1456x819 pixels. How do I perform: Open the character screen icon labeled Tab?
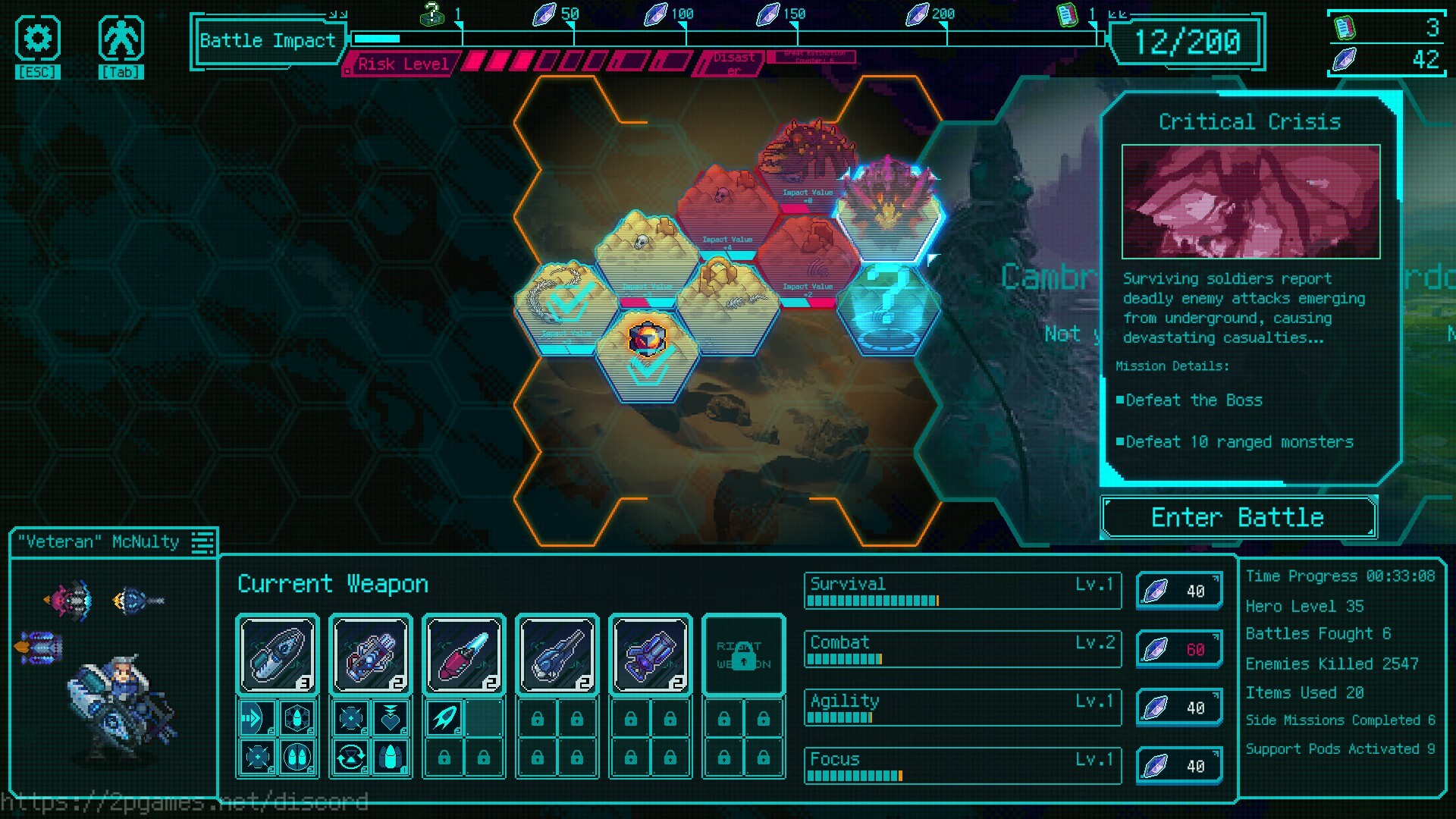tap(121, 39)
